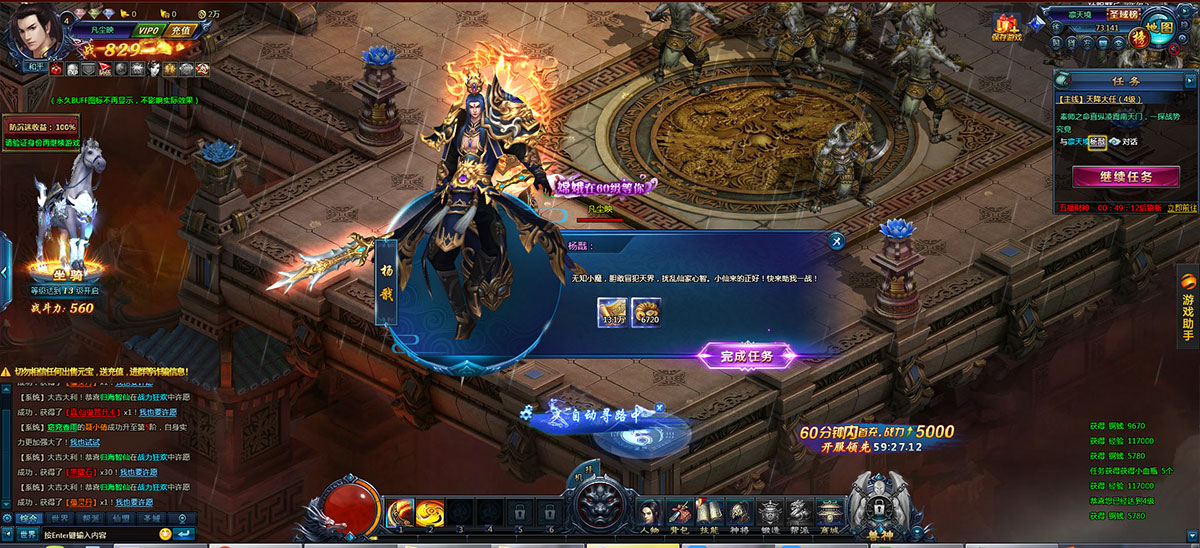Click the 保存游戏 gift icon
The width and height of the screenshot is (1200, 548).
point(1005,27)
